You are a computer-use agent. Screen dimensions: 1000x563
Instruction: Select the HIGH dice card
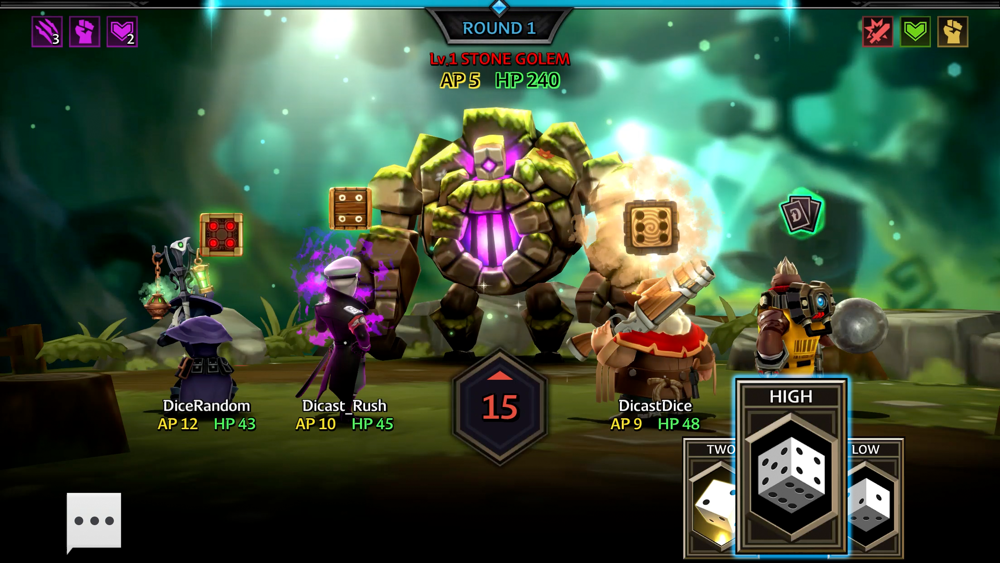click(x=791, y=465)
